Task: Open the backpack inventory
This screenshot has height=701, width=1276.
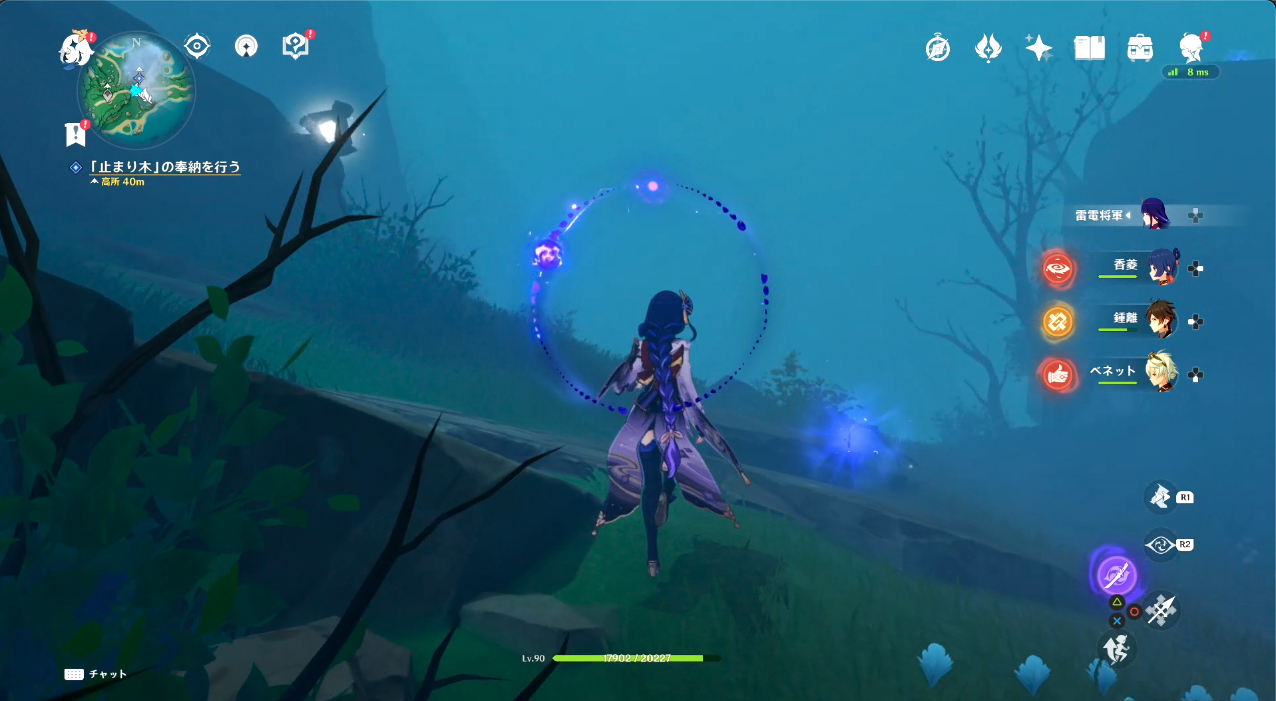Action: [1140, 48]
